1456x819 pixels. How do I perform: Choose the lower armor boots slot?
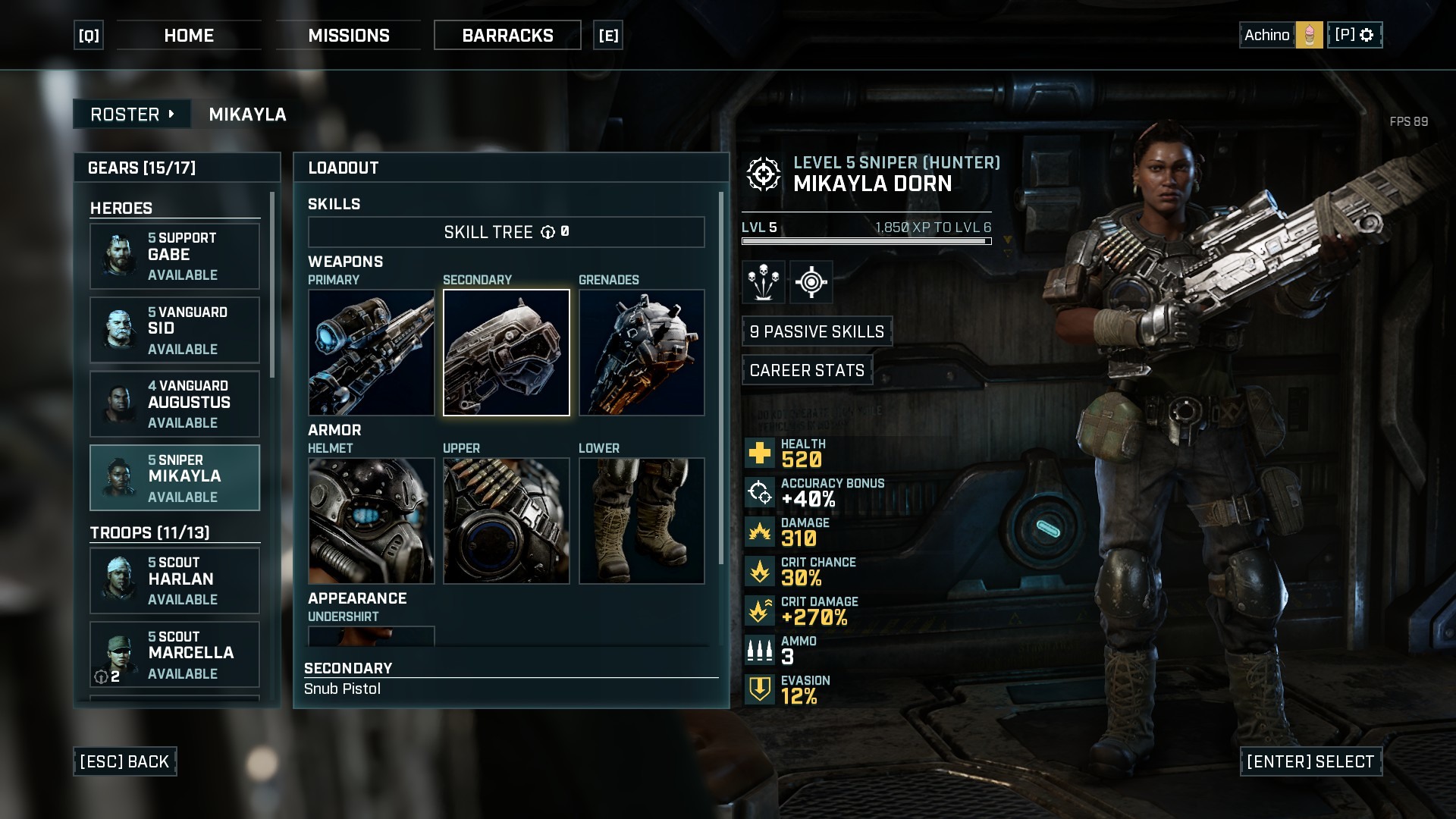tap(642, 521)
